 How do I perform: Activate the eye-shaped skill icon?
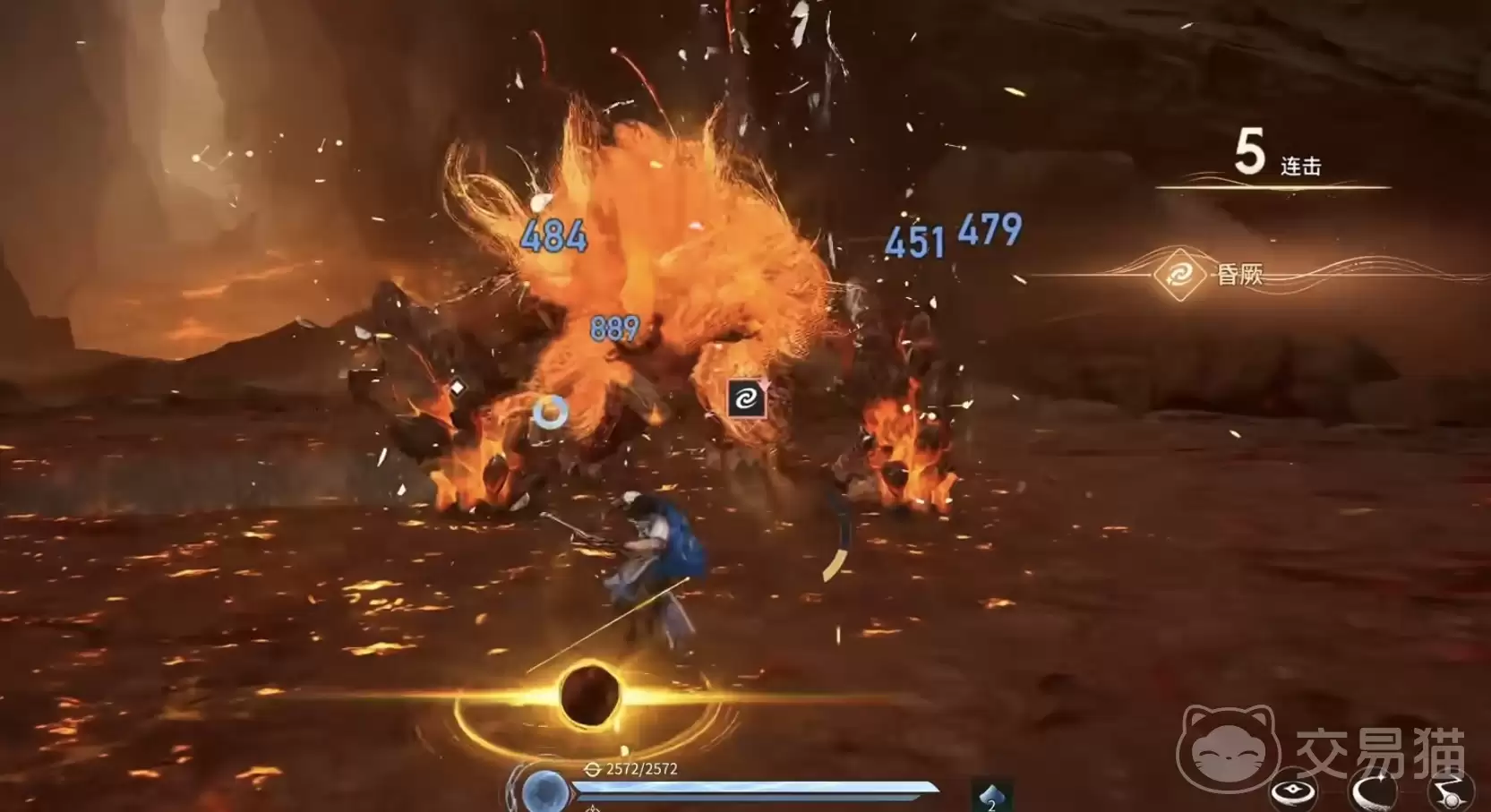pos(1293,791)
